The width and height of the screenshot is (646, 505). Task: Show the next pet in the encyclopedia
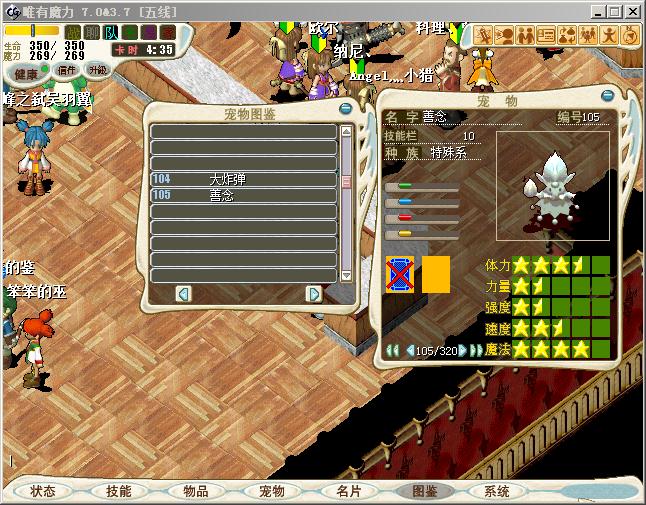click(462, 350)
